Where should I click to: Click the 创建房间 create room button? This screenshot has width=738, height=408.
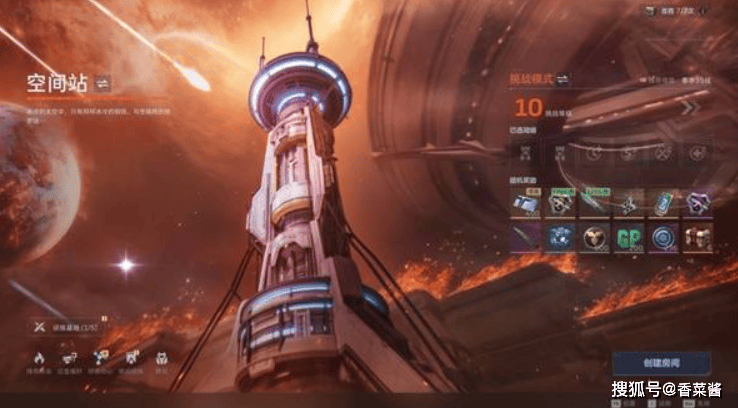coord(661,362)
